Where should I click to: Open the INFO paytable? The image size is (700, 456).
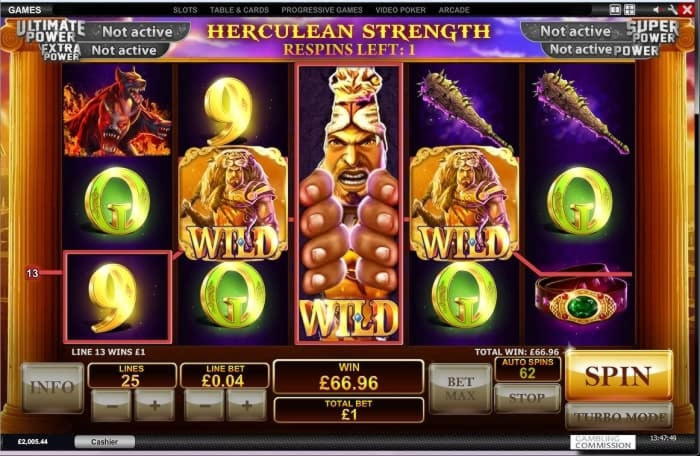point(52,387)
